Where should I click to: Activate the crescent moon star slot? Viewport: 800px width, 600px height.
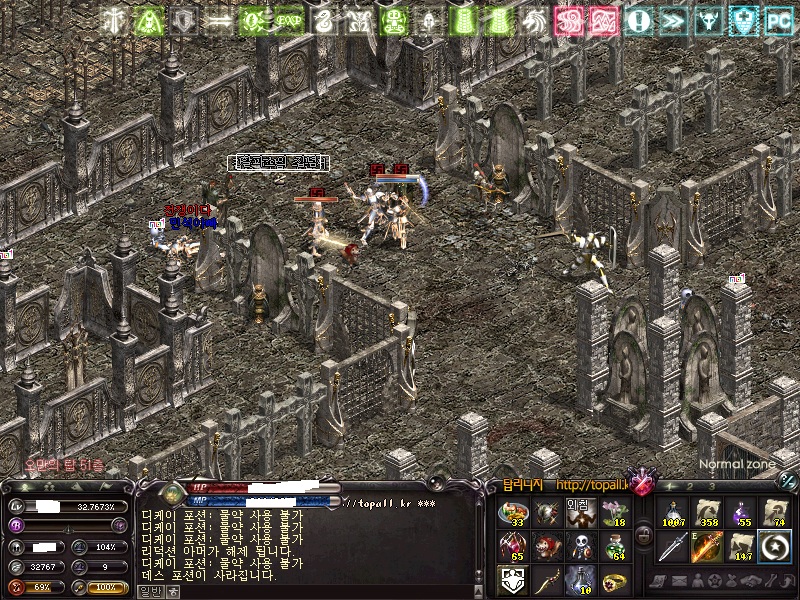(774, 547)
